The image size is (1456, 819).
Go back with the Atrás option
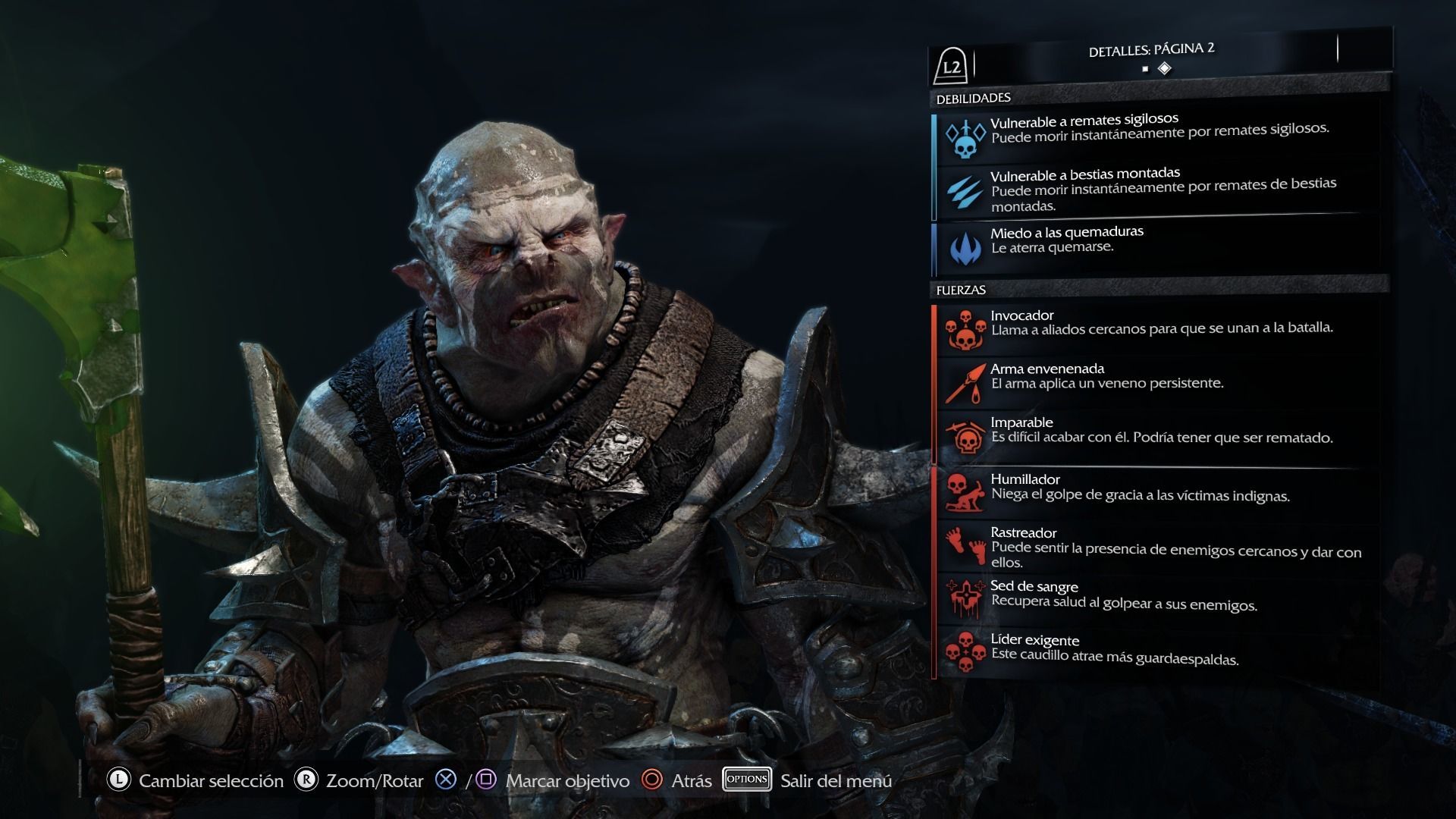tap(691, 781)
